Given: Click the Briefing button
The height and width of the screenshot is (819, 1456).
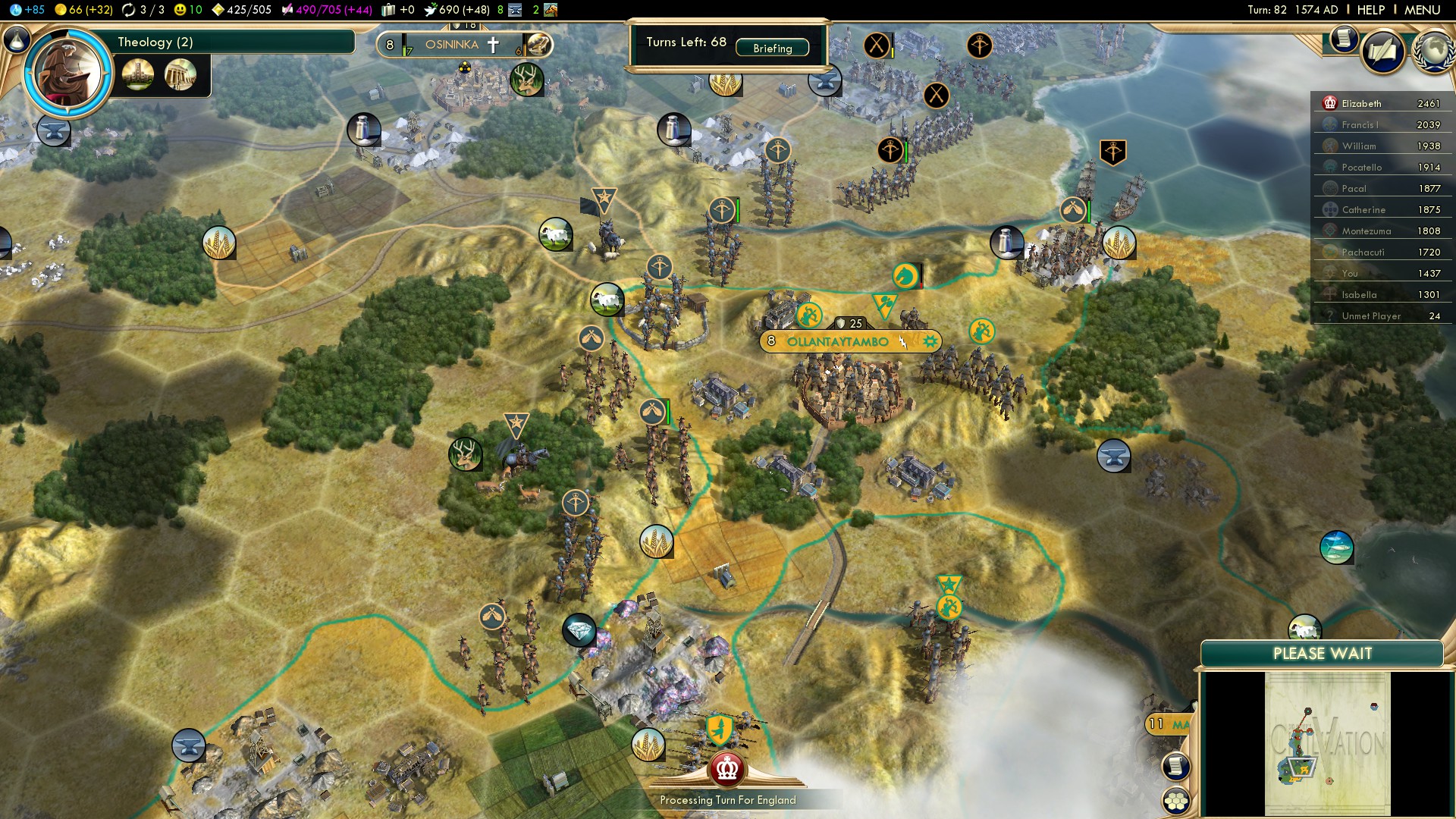Looking at the screenshot, I should pos(772,48).
